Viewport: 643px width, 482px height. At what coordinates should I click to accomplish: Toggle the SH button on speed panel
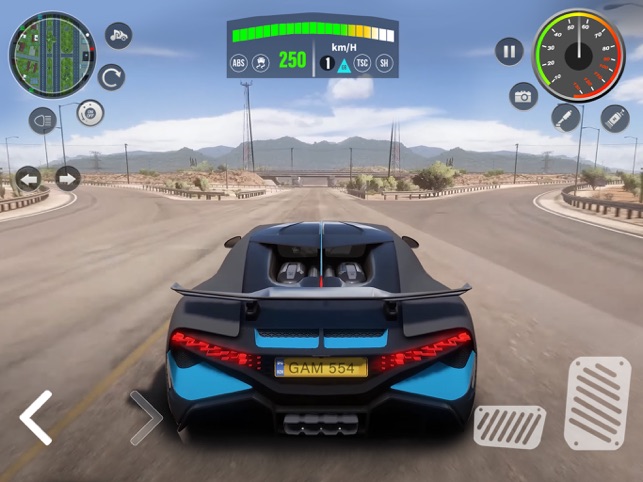coord(385,62)
